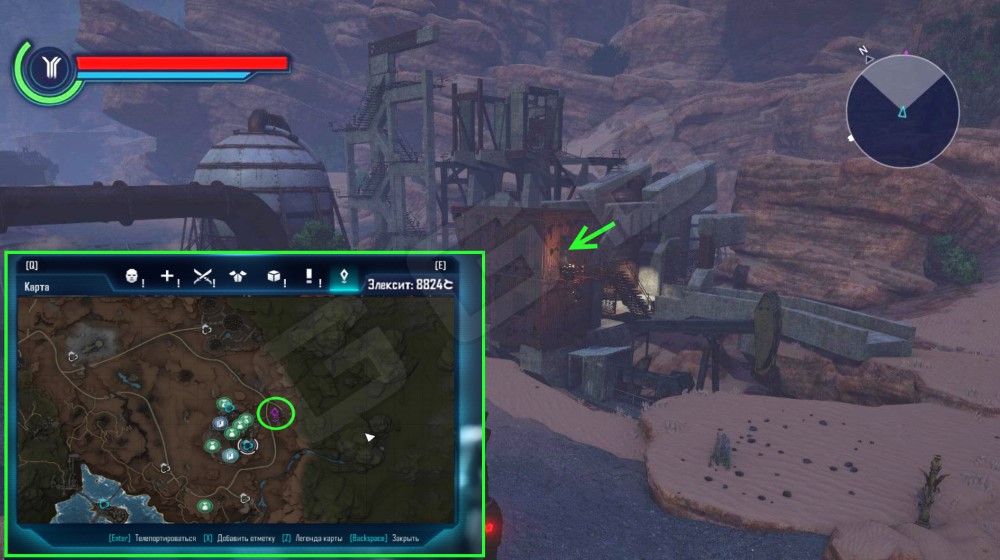Open the mask-icon character tab
Image resolution: width=1000 pixels, height=560 pixels.
click(x=131, y=276)
